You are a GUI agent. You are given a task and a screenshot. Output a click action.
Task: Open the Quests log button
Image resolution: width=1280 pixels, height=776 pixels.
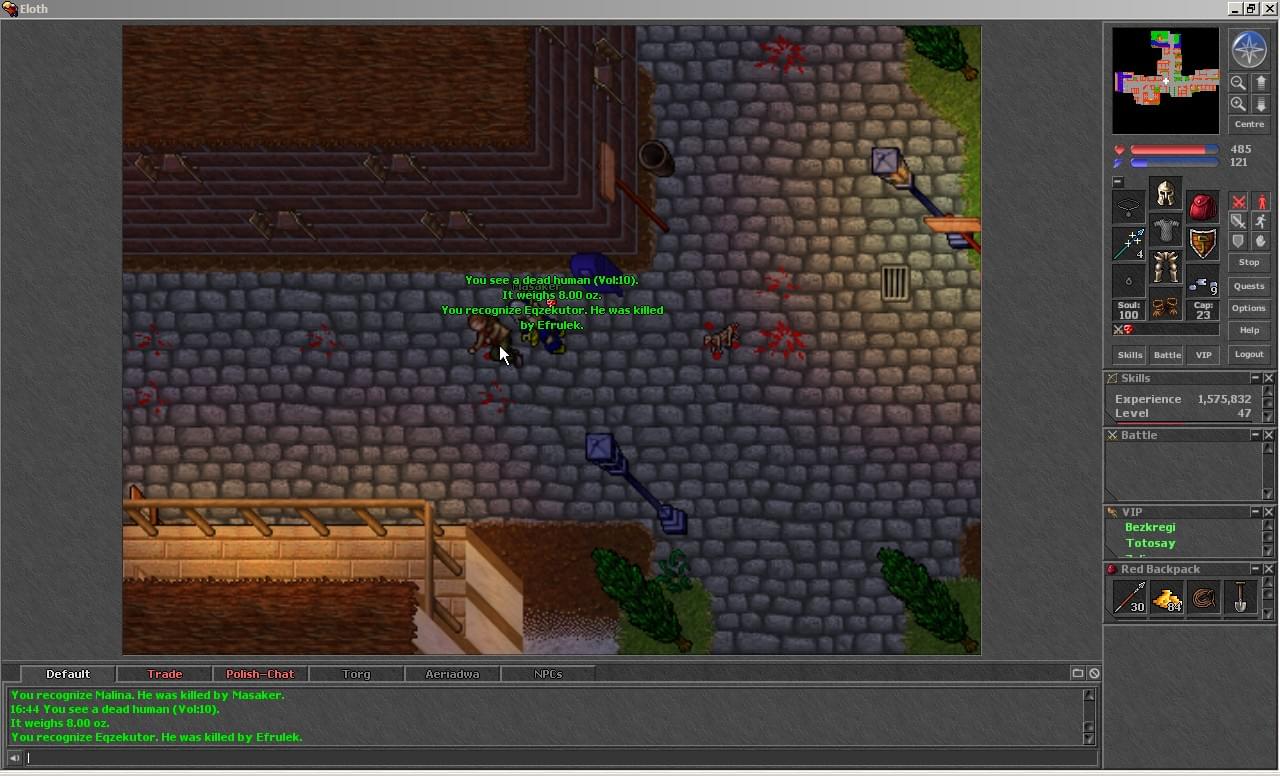pyautogui.click(x=1249, y=286)
